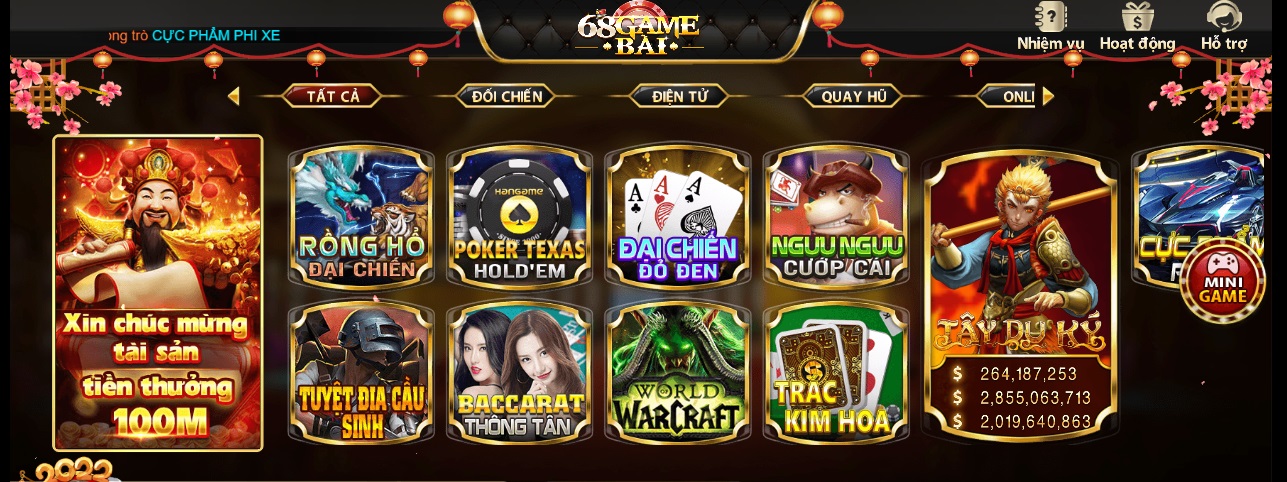1287x482 pixels.
Task: Switch to the Điện Tử tab
Action: tap(680, 96)
